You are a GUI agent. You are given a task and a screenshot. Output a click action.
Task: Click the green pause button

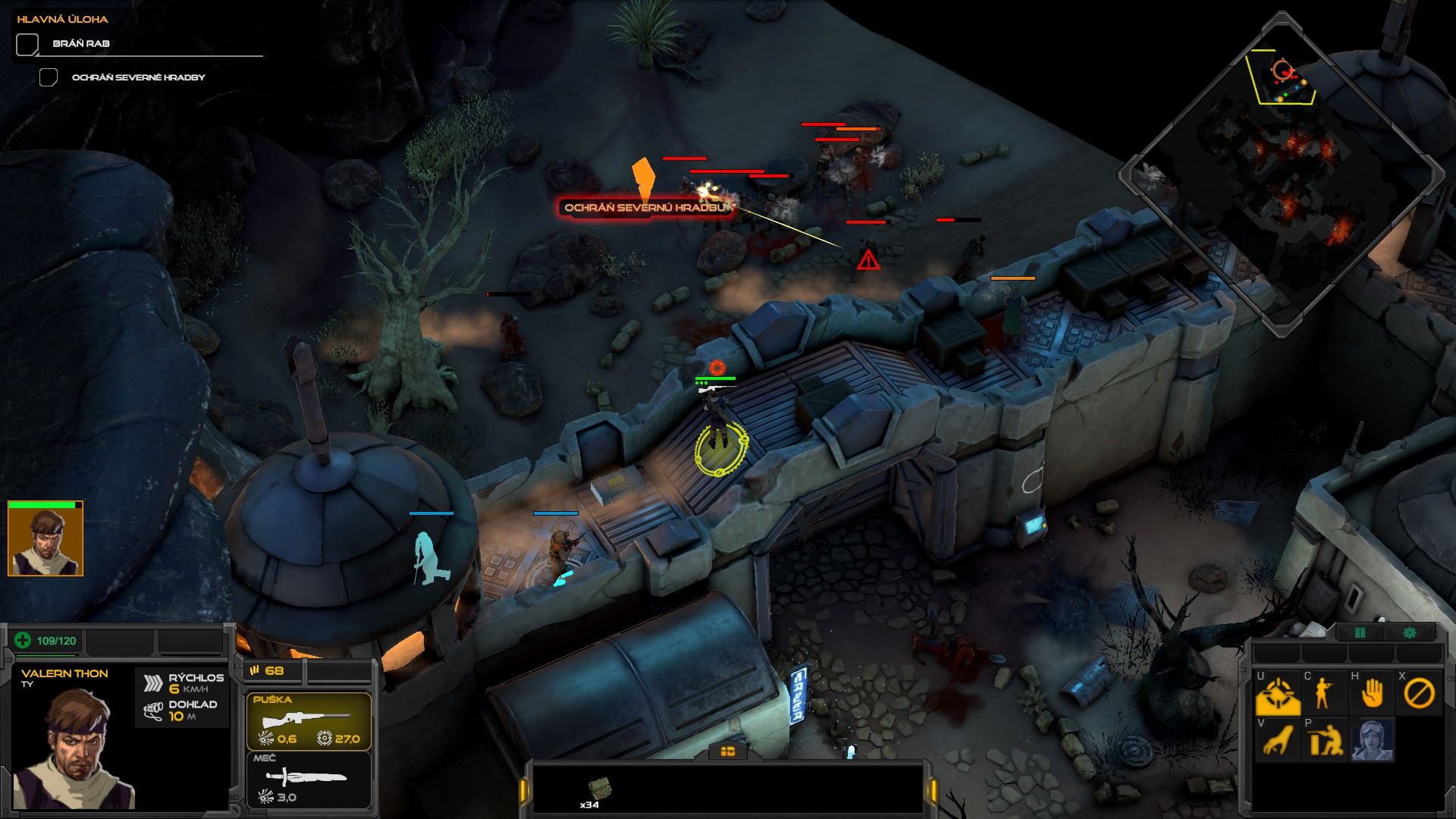coord(1360,632)
